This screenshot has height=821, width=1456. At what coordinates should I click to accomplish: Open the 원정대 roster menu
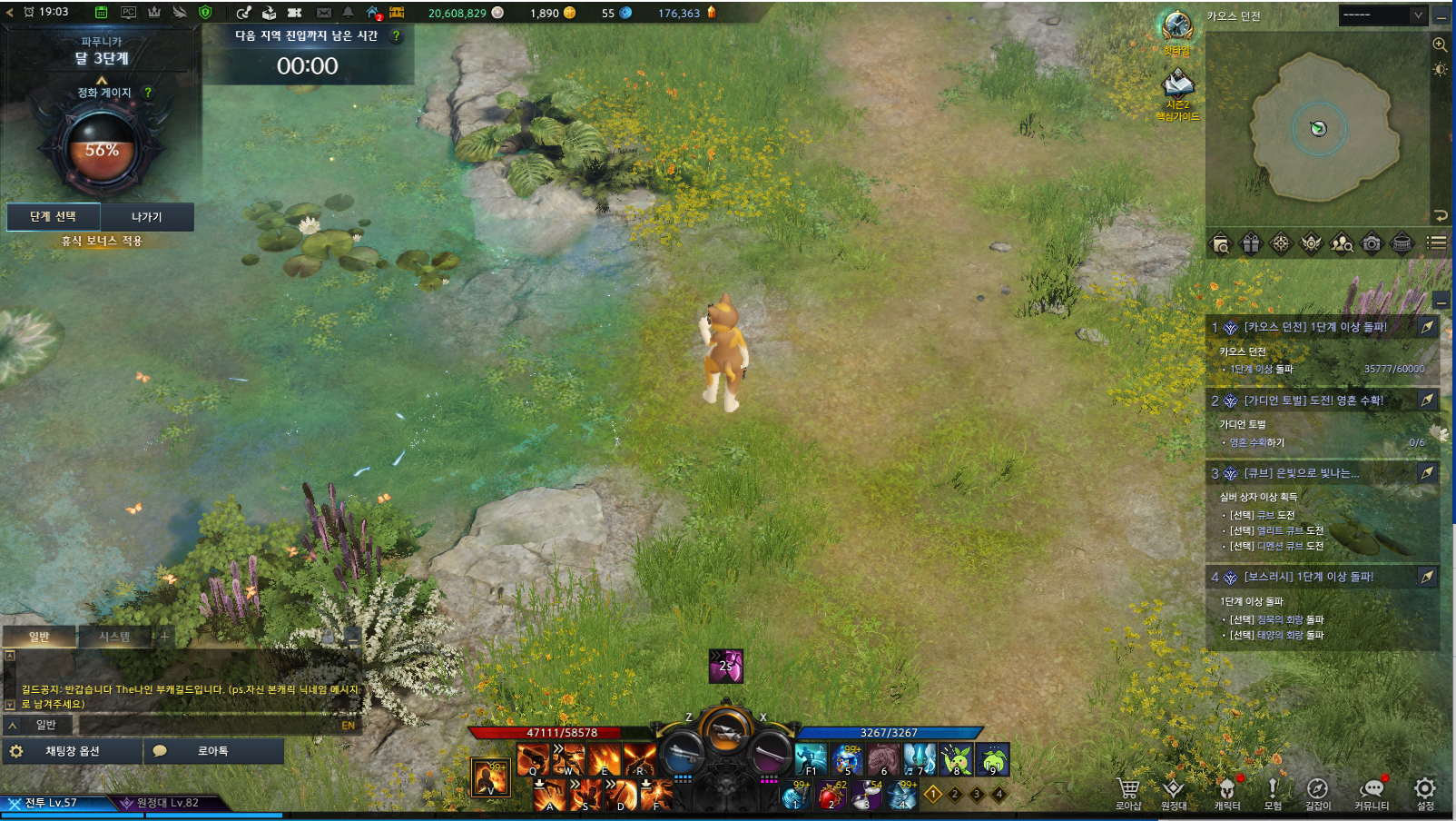coord(1173,790)
